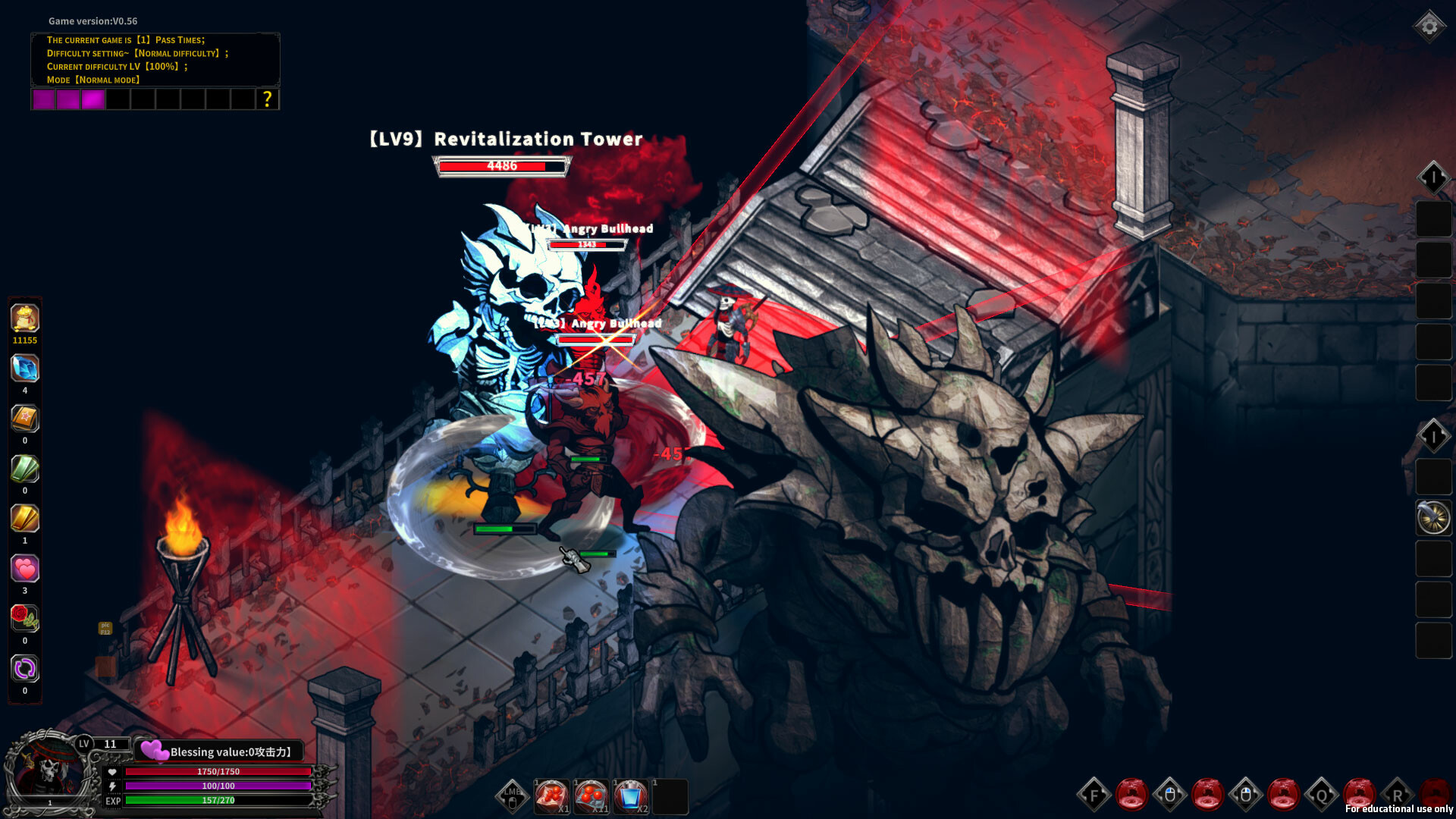Expand the upper right panel arrow
This screenshot has height=819, width=1456.
pos(1433,178)
